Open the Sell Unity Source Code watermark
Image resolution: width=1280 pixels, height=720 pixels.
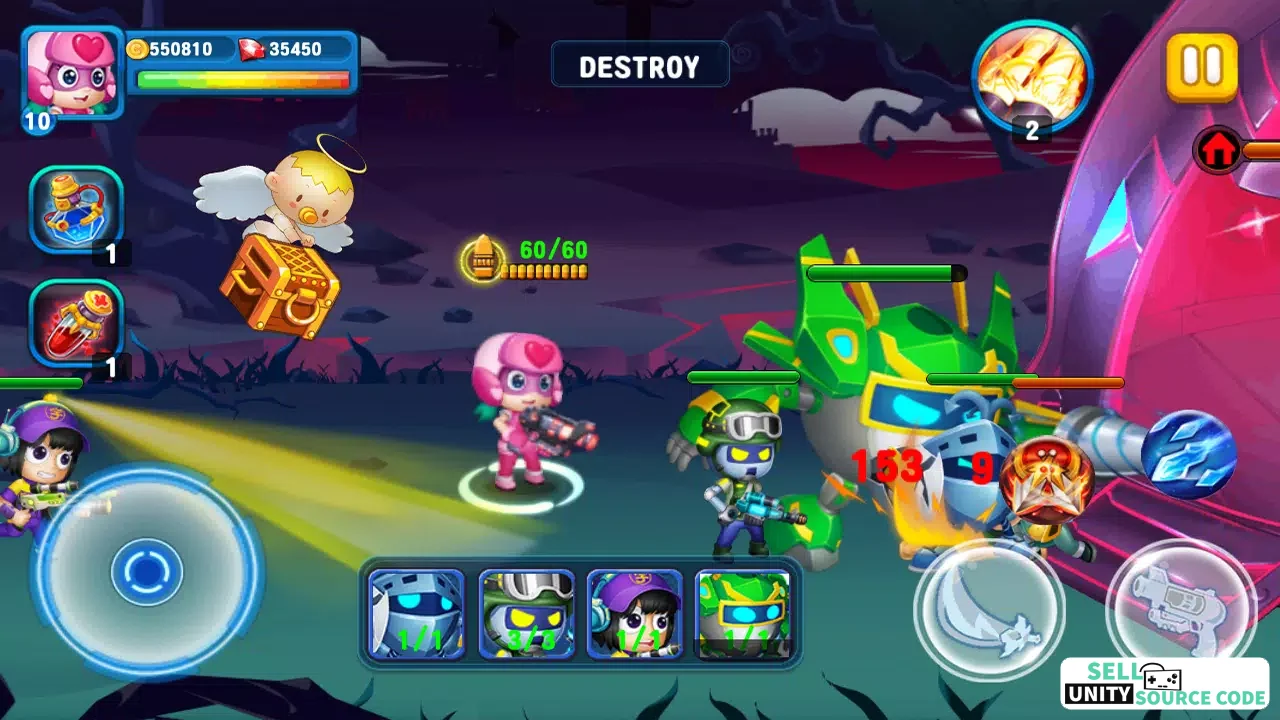point(1164,684)
